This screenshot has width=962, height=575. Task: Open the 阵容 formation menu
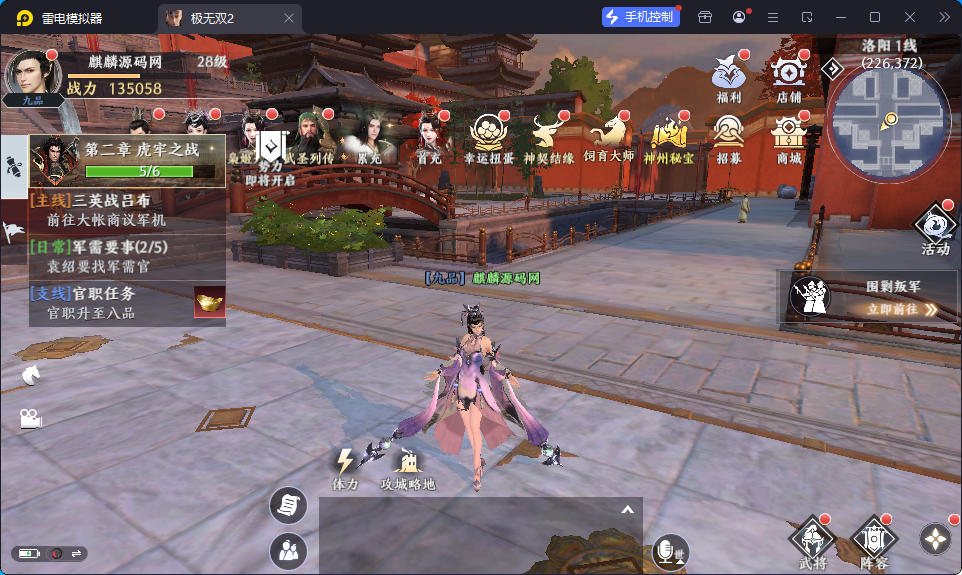(873, 541)
